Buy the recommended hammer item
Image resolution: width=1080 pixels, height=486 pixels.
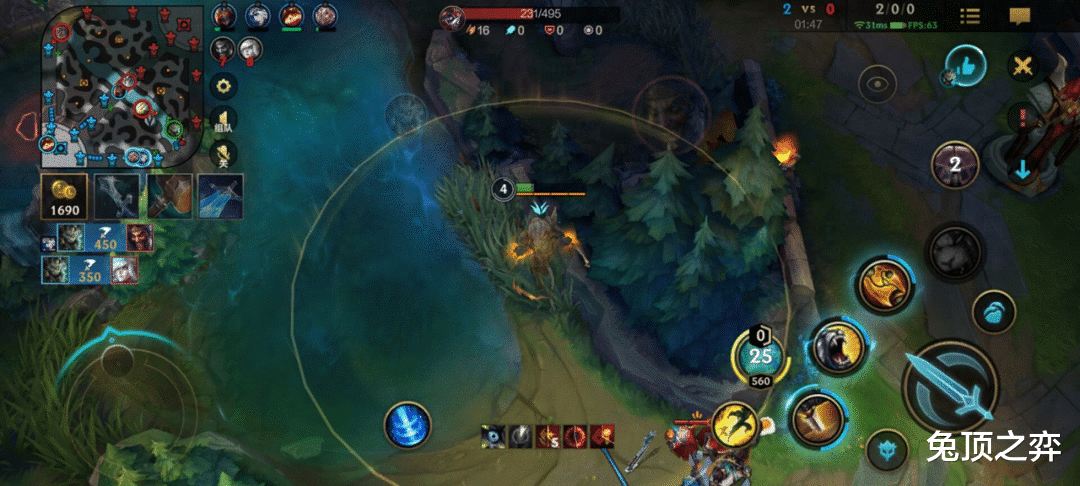tap(169, 195)
